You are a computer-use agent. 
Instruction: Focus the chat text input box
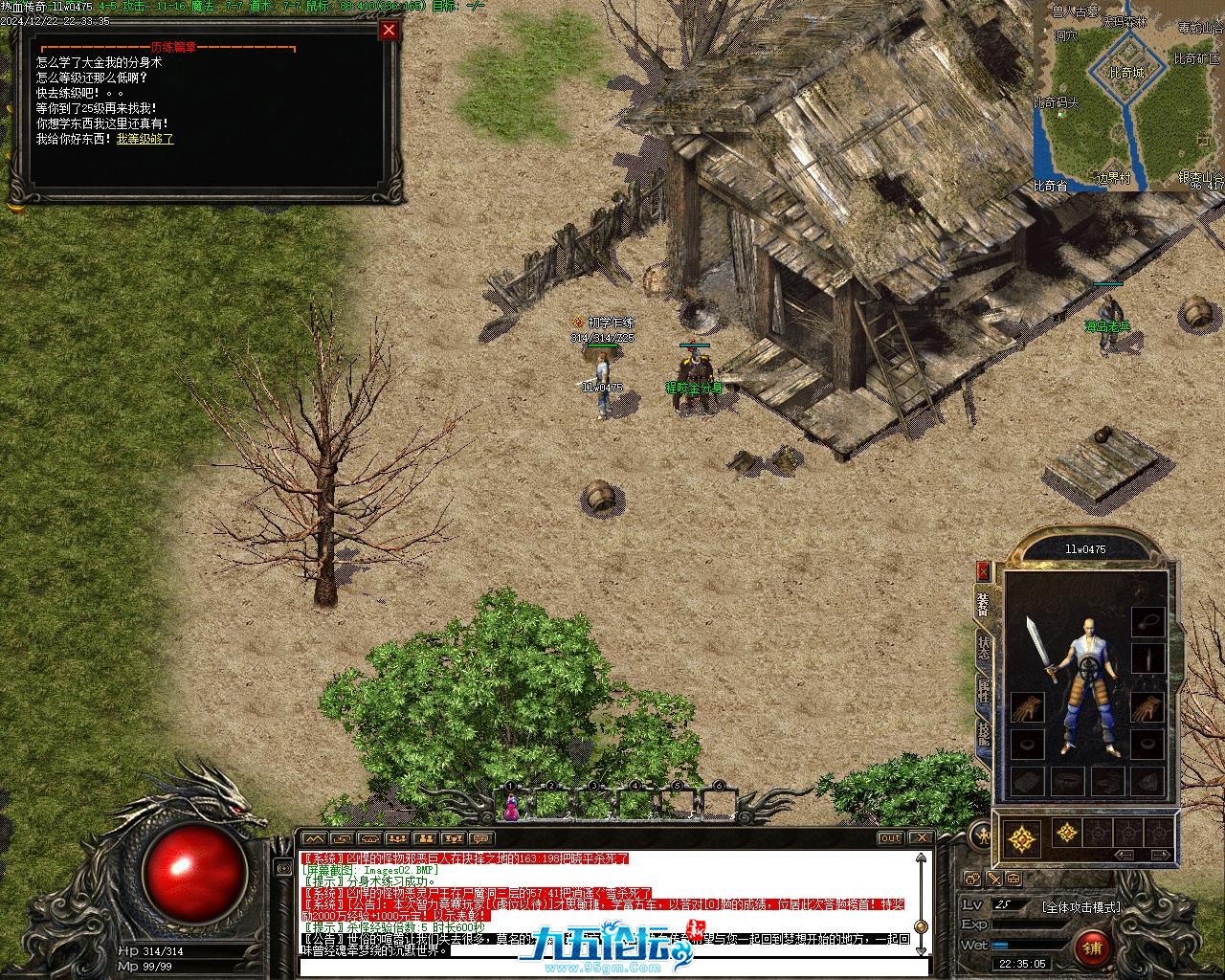(612, 967)
